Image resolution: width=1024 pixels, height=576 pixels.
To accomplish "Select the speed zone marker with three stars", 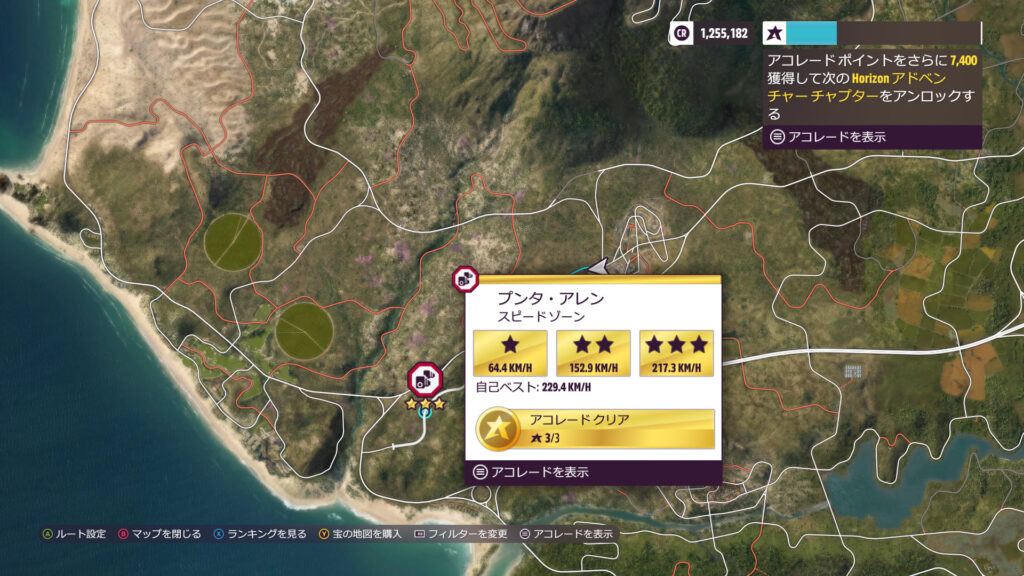I will point(425,379).
